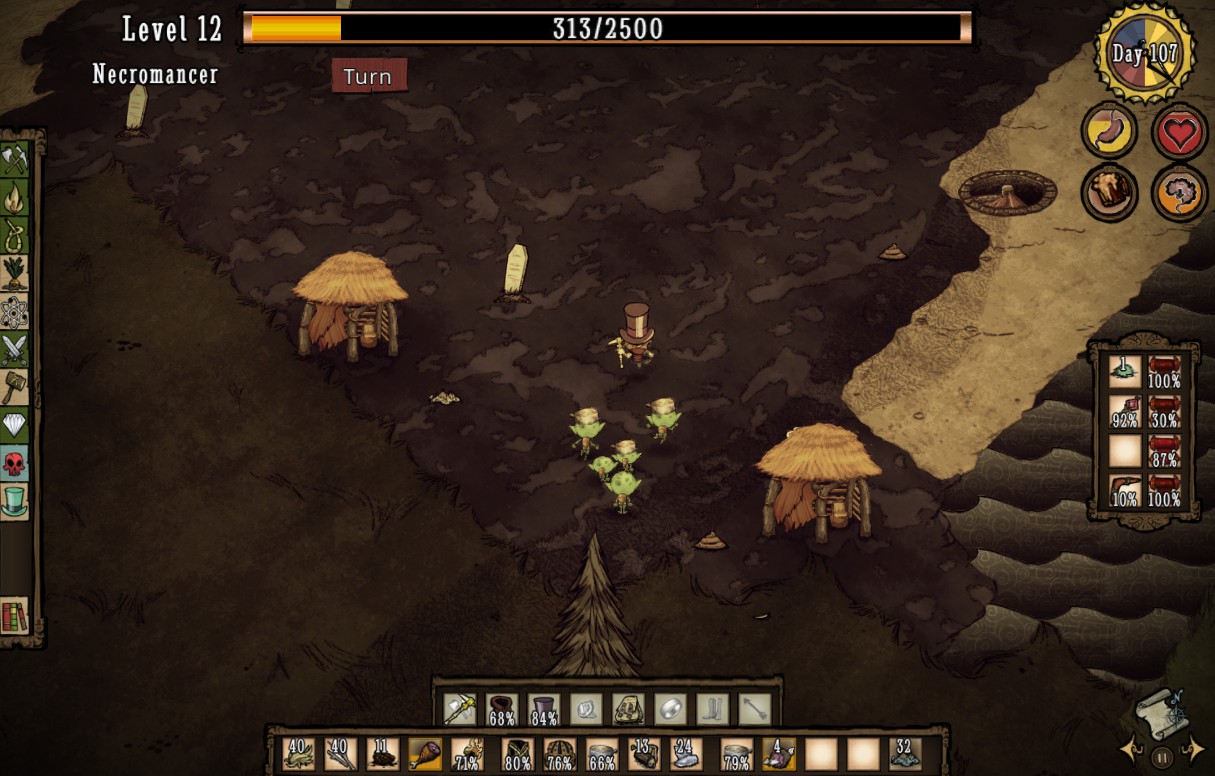This screenshot has height=776, width=1215.
Task: Open the Refine diamond crafting tab
Action: (x=15, y=426)
